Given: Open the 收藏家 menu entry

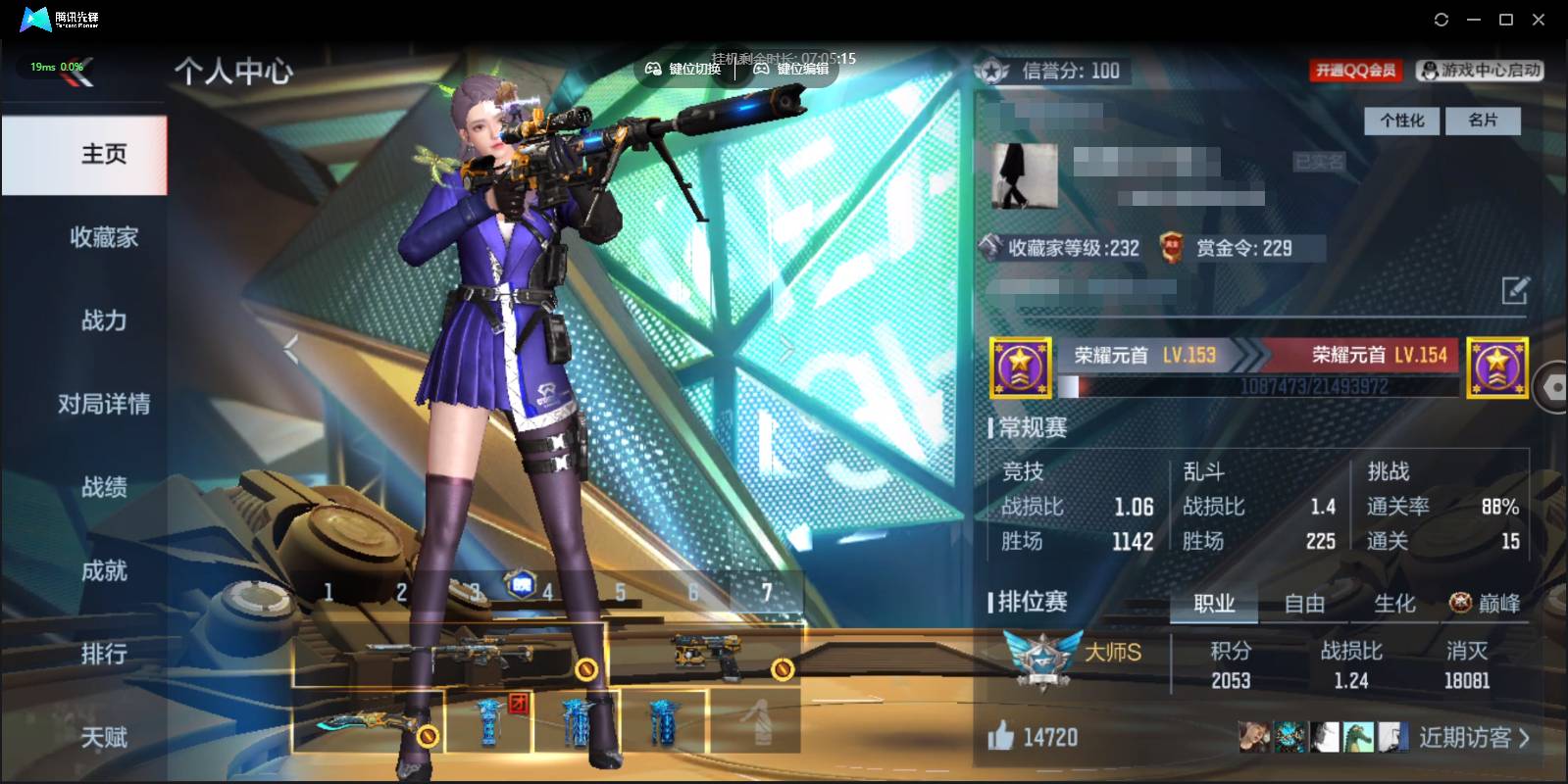Looking at the screenshot, I should click(x=103, y=237).
